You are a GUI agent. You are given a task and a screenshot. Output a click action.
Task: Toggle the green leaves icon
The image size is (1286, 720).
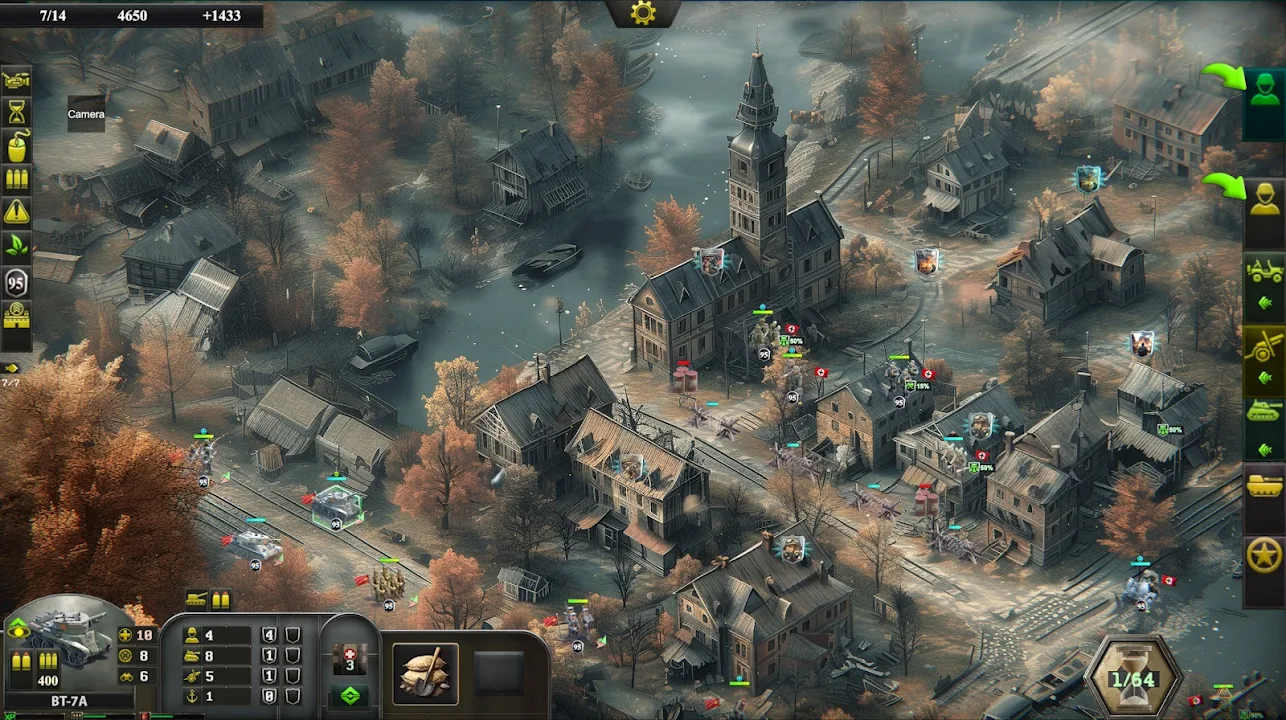pos(17,246)
